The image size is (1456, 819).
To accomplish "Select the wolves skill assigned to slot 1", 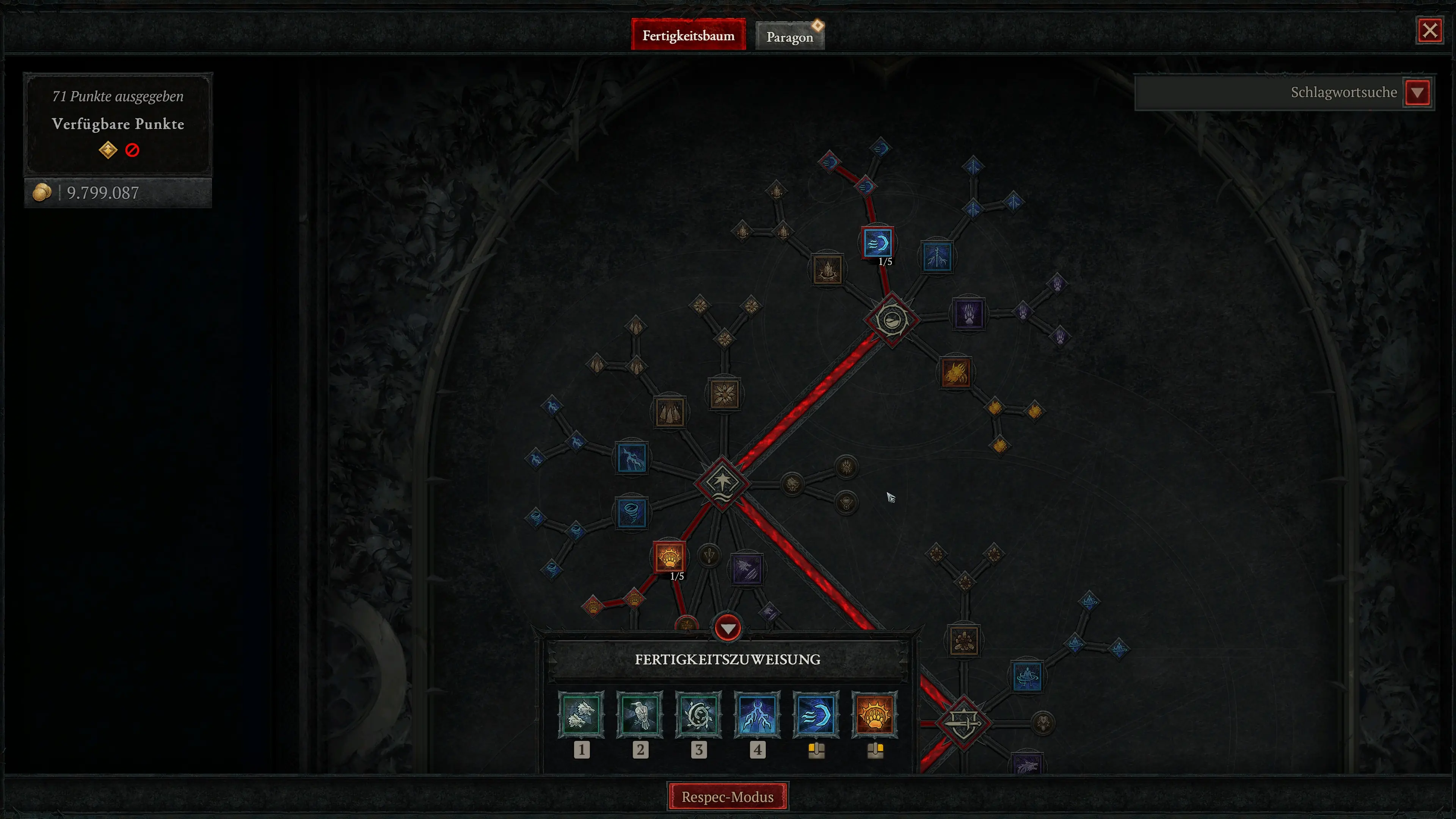I will [x=582, y=715].
